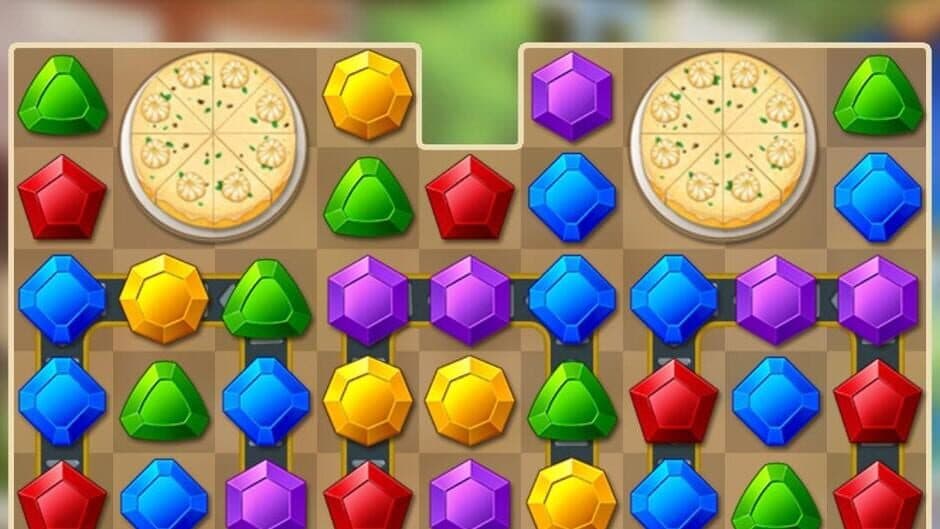Viewport: 940px width, 529px height.
Task: Select the yellow gem between purple and blue gems
Action: [571, 495]
